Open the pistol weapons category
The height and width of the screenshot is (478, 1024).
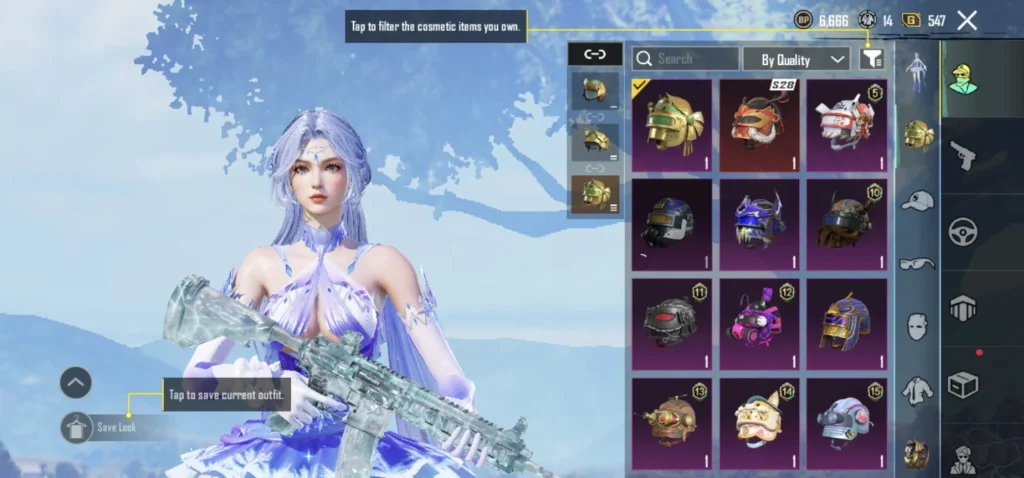962,155
